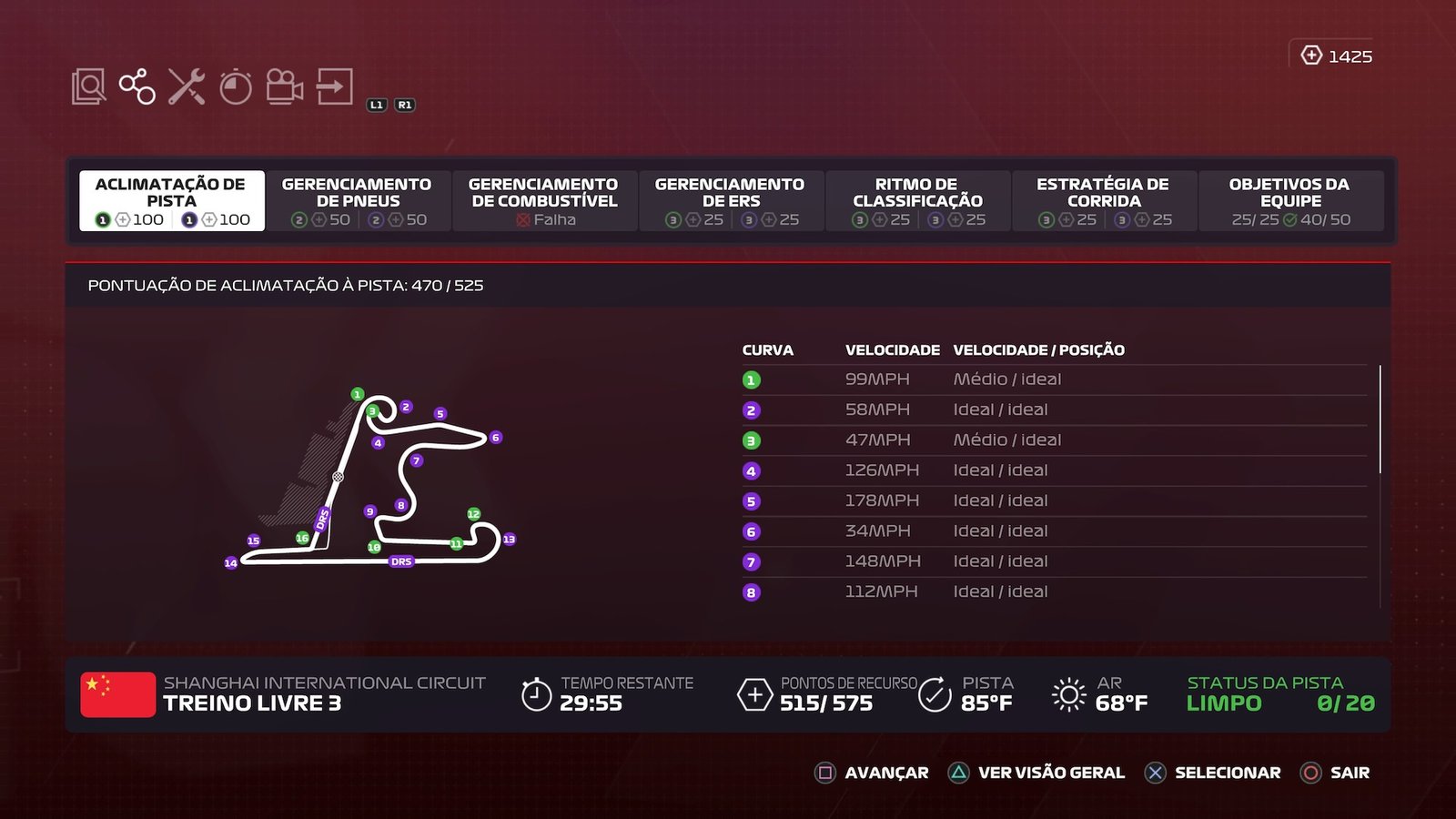Select the Curva 1 row at 99MPH

pyautogui.click(x=1054, y=379)
